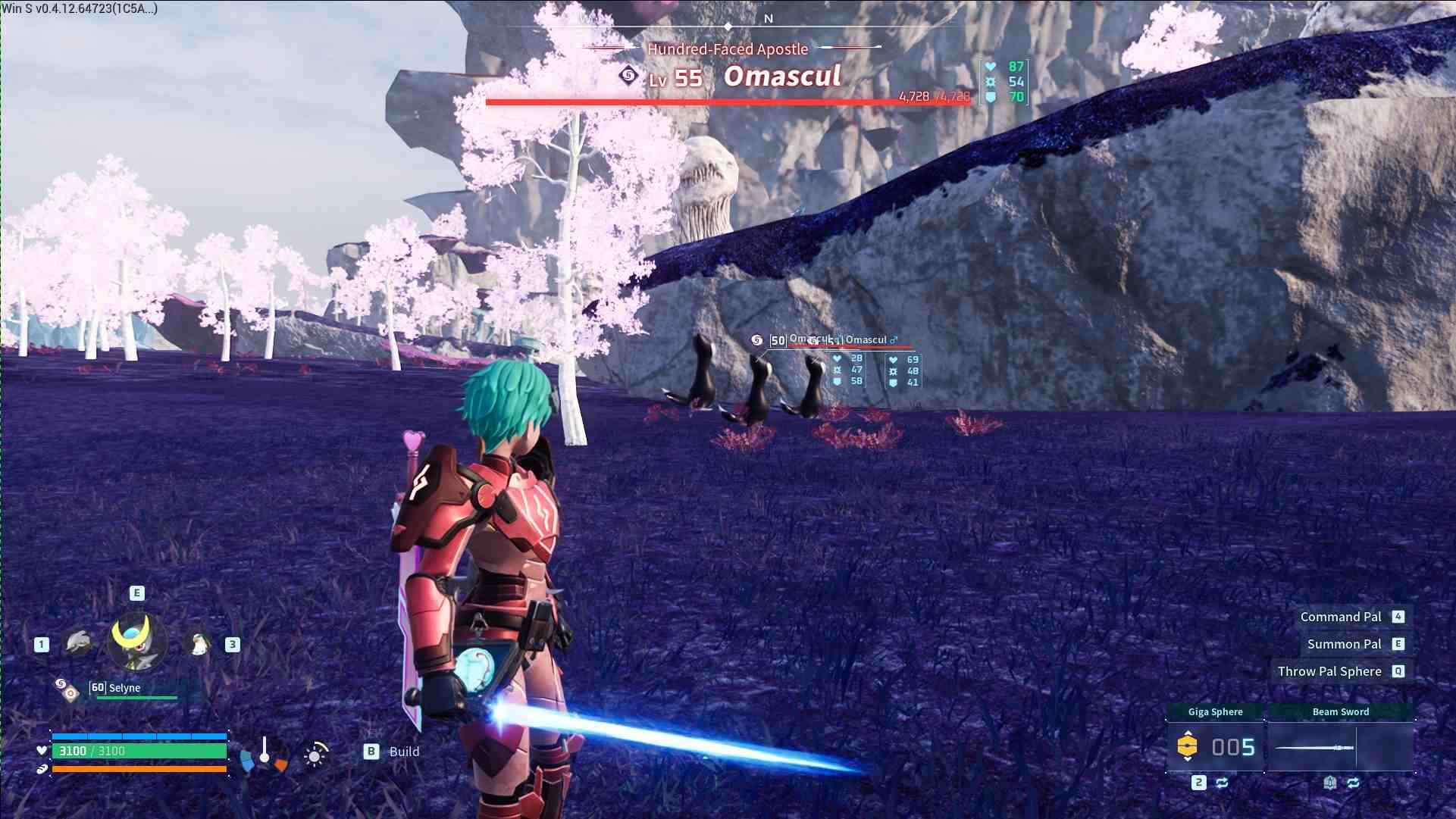Click the Pal Sphere icon beside Selyne's name

point(67,690)
